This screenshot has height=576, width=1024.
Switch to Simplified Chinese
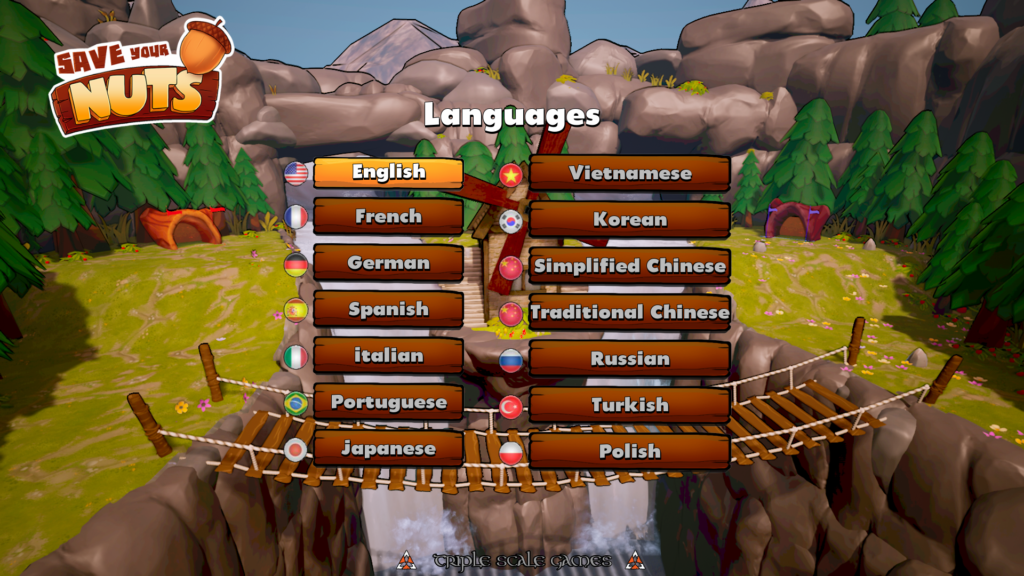click(x=629, y=266)
